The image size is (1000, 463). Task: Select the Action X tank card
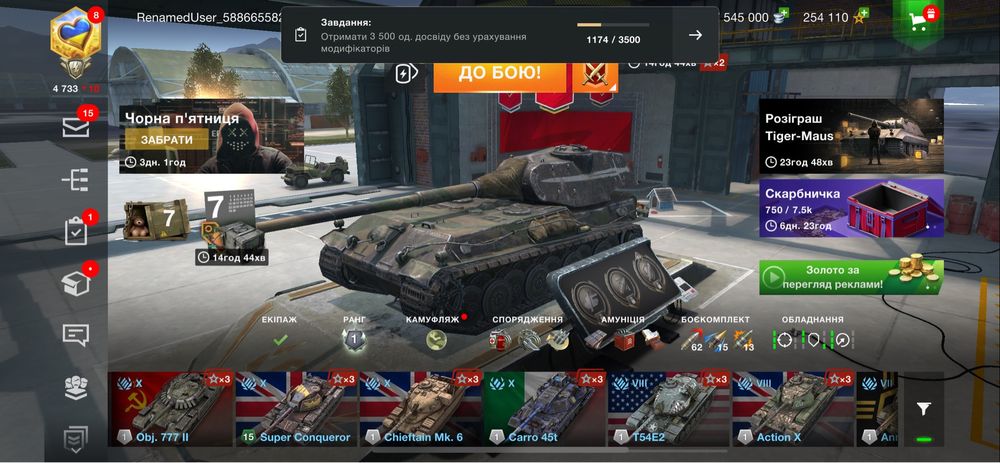pyautogui.click(x=792, y=408)
